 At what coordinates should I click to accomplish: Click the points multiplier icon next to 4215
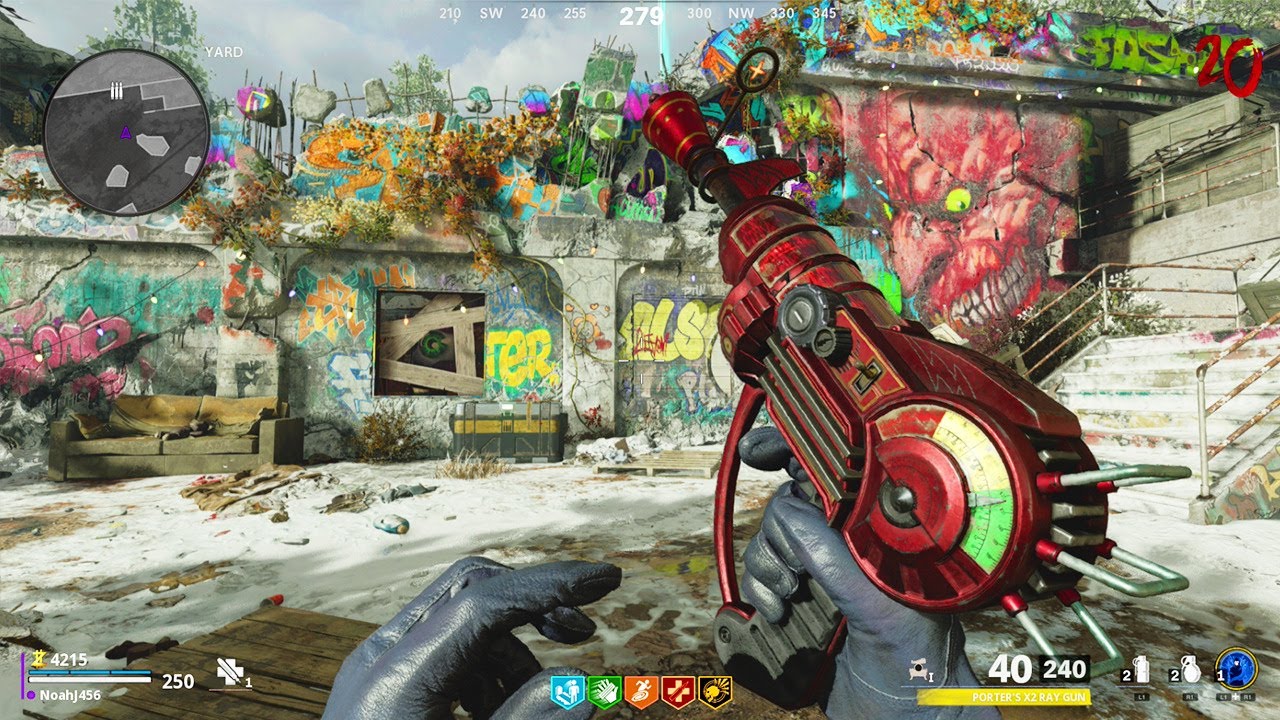pos(39,660)
